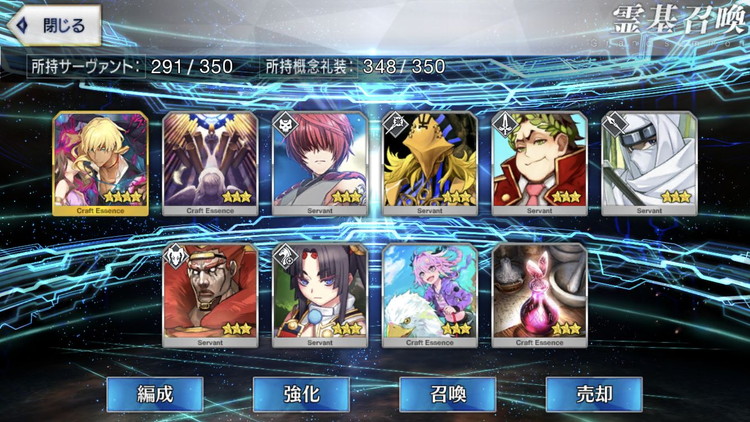Select the red muscular berserker servant card

(x=210, y=294)
